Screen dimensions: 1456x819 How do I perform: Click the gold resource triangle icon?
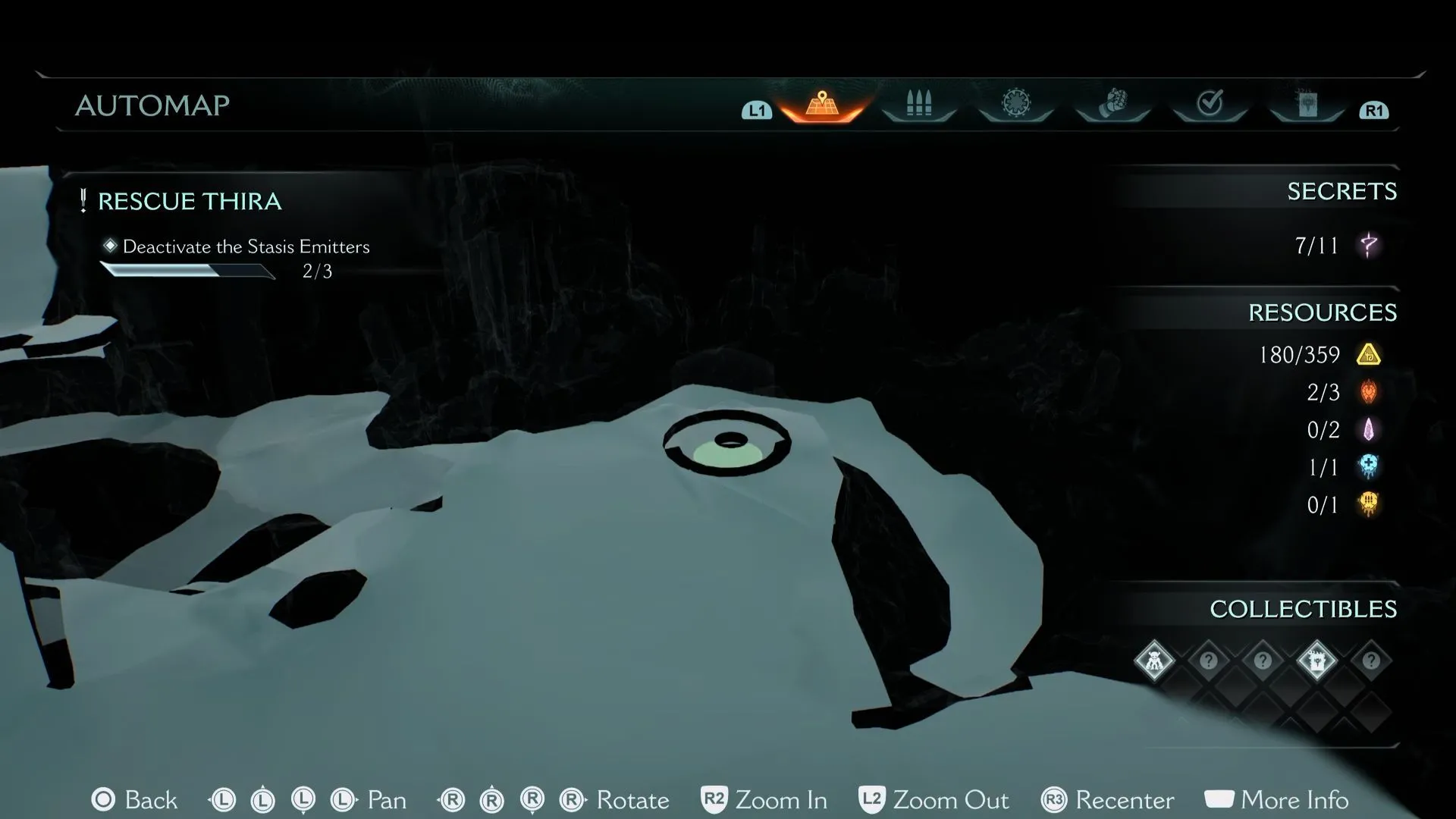[1369, 355]
